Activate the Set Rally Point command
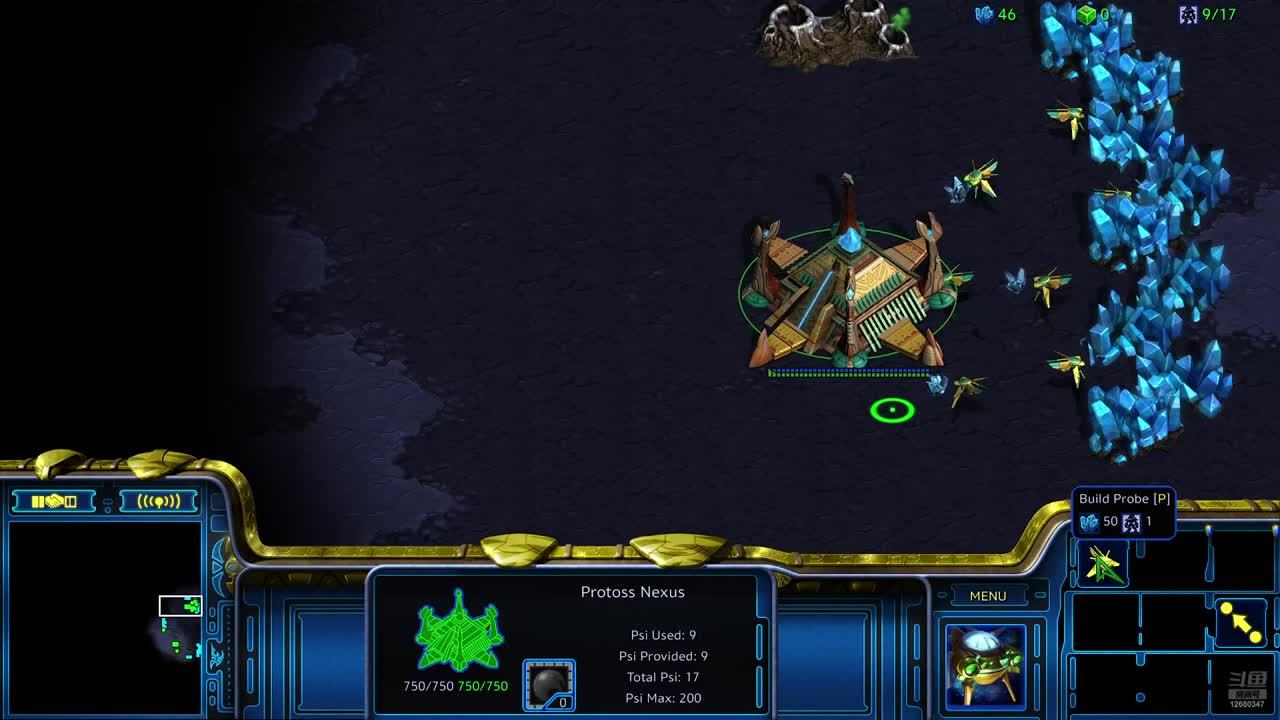 (x=1241, y=623)
